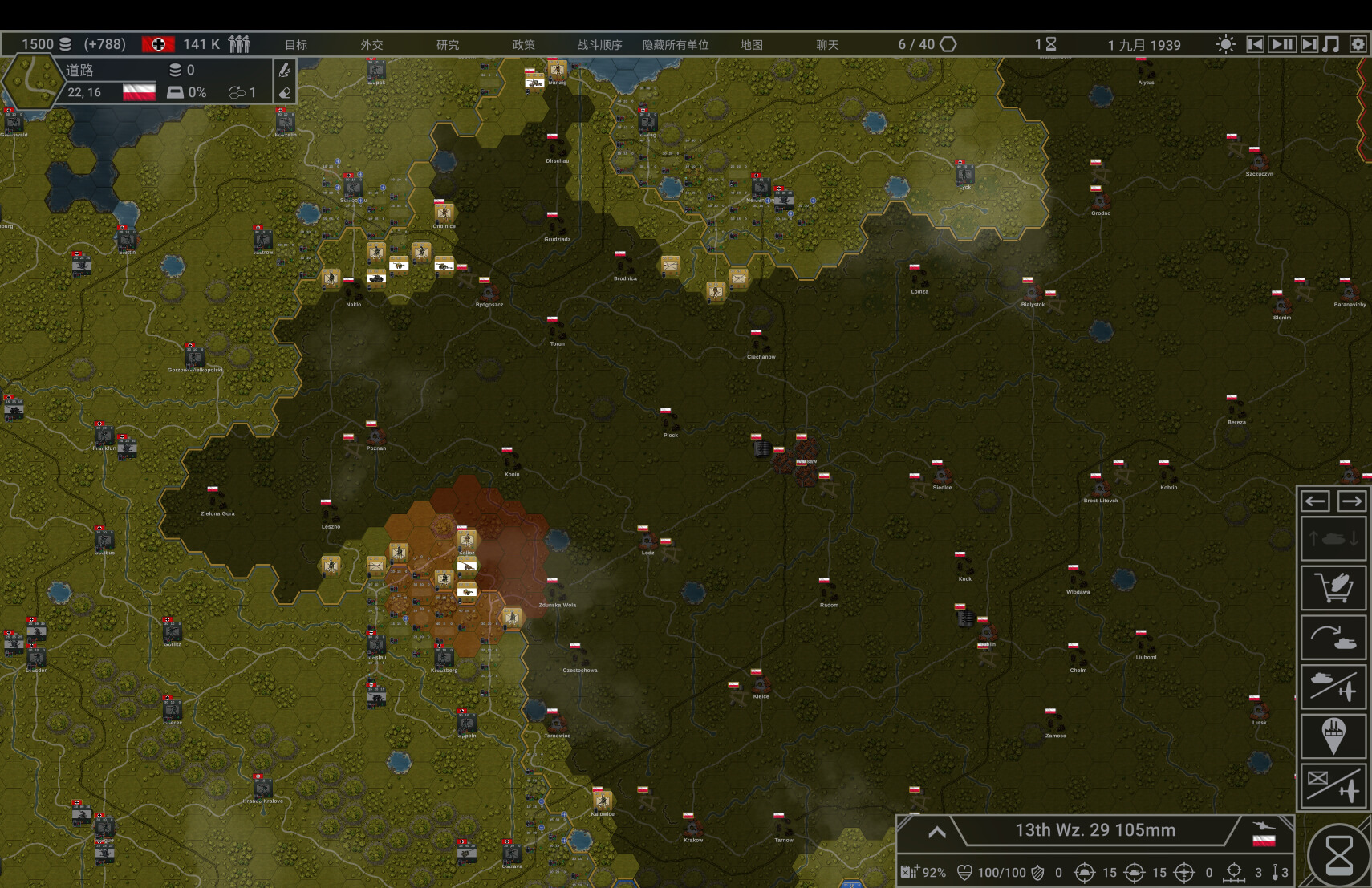Toggle the air transport mail icon off
Viewport: 1372px width, 888px height.
click(x=1333, y=786)
